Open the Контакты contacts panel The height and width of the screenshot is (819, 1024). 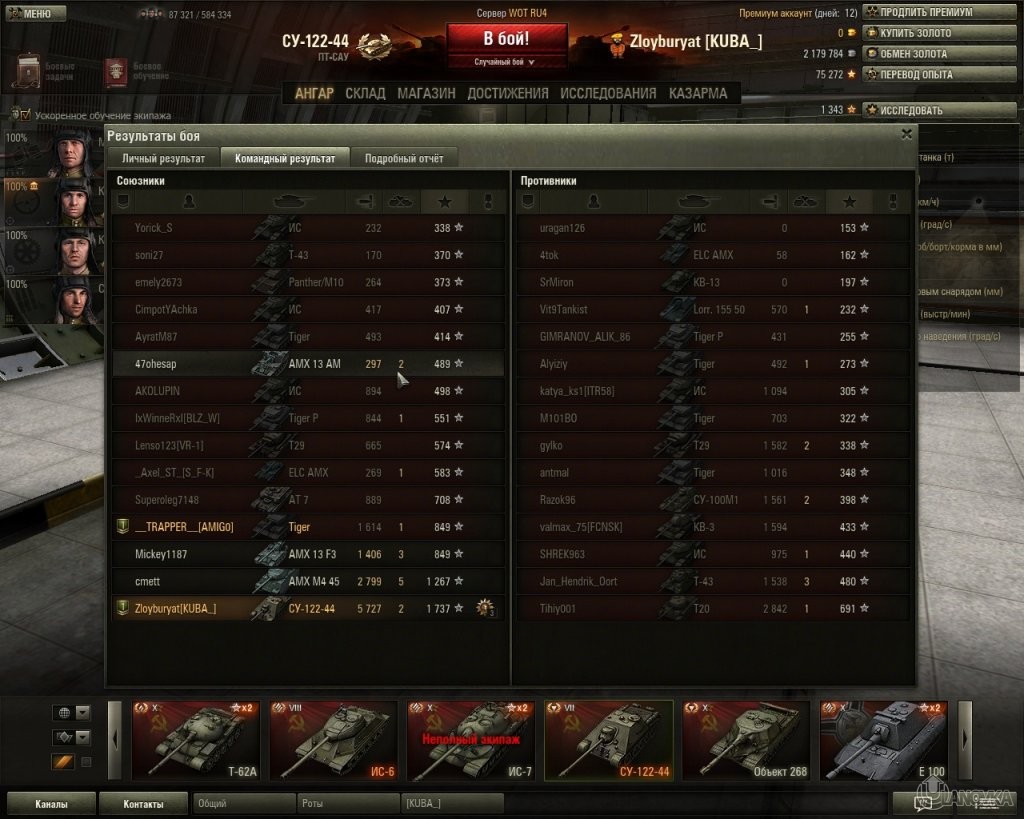[x=144, y=803]
